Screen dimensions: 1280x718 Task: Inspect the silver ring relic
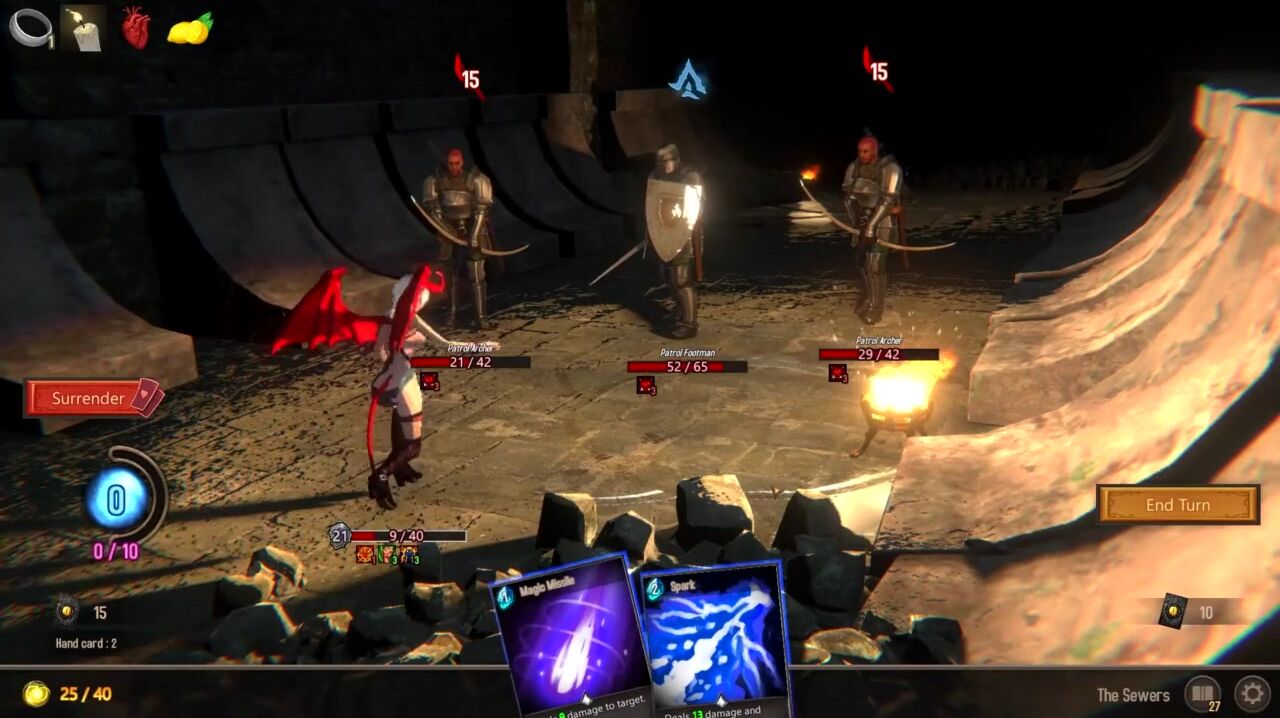coord(30,28)
